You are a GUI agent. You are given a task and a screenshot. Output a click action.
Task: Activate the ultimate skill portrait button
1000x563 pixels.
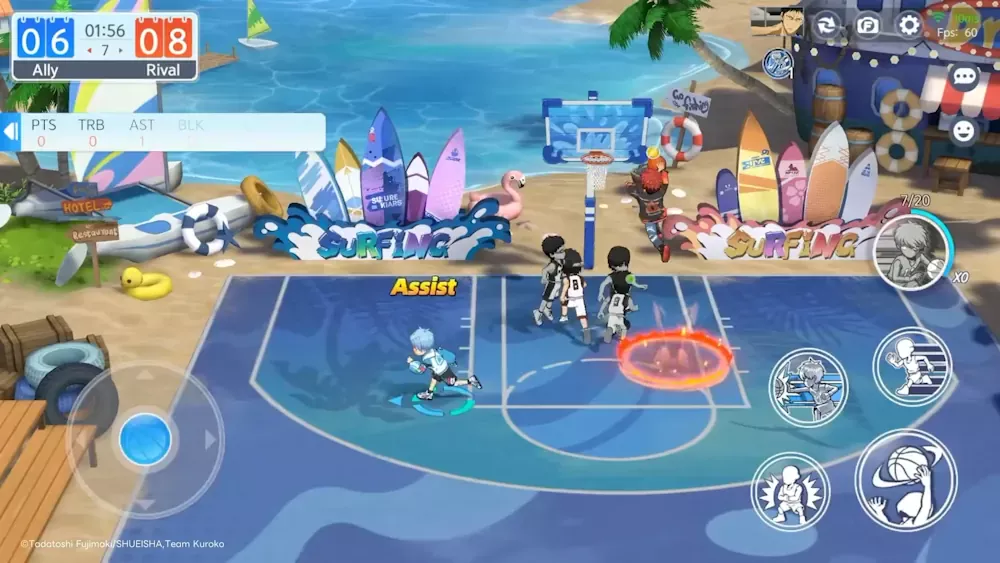910,254
